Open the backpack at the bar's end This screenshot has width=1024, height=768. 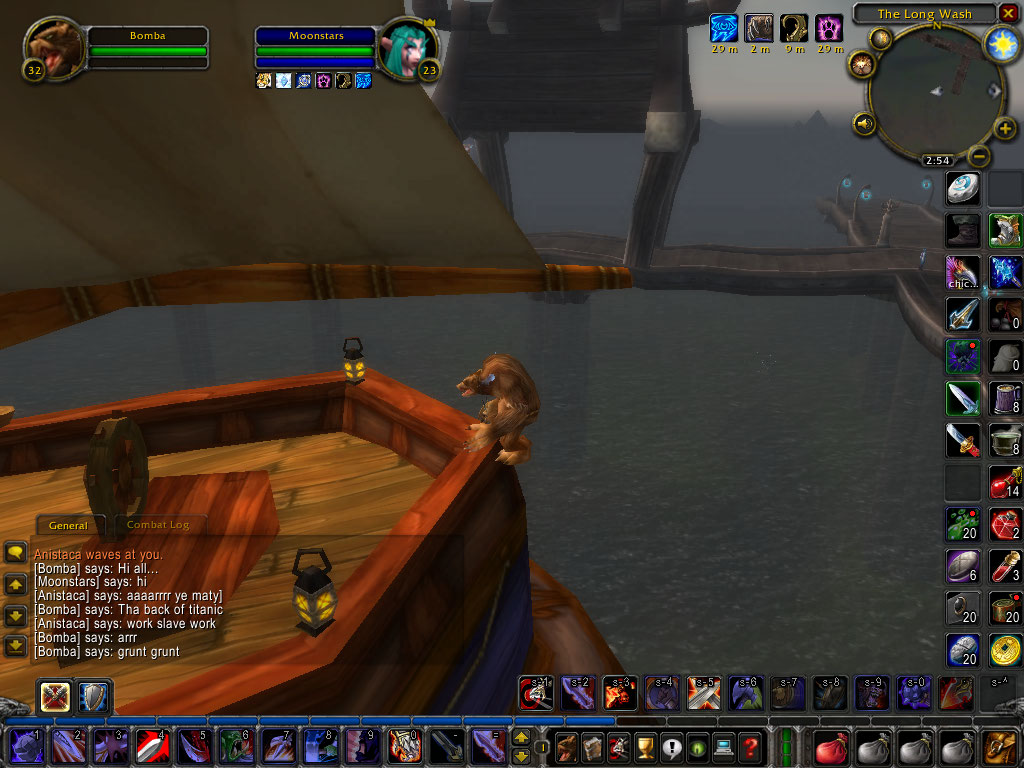[x=1001, y=746]
